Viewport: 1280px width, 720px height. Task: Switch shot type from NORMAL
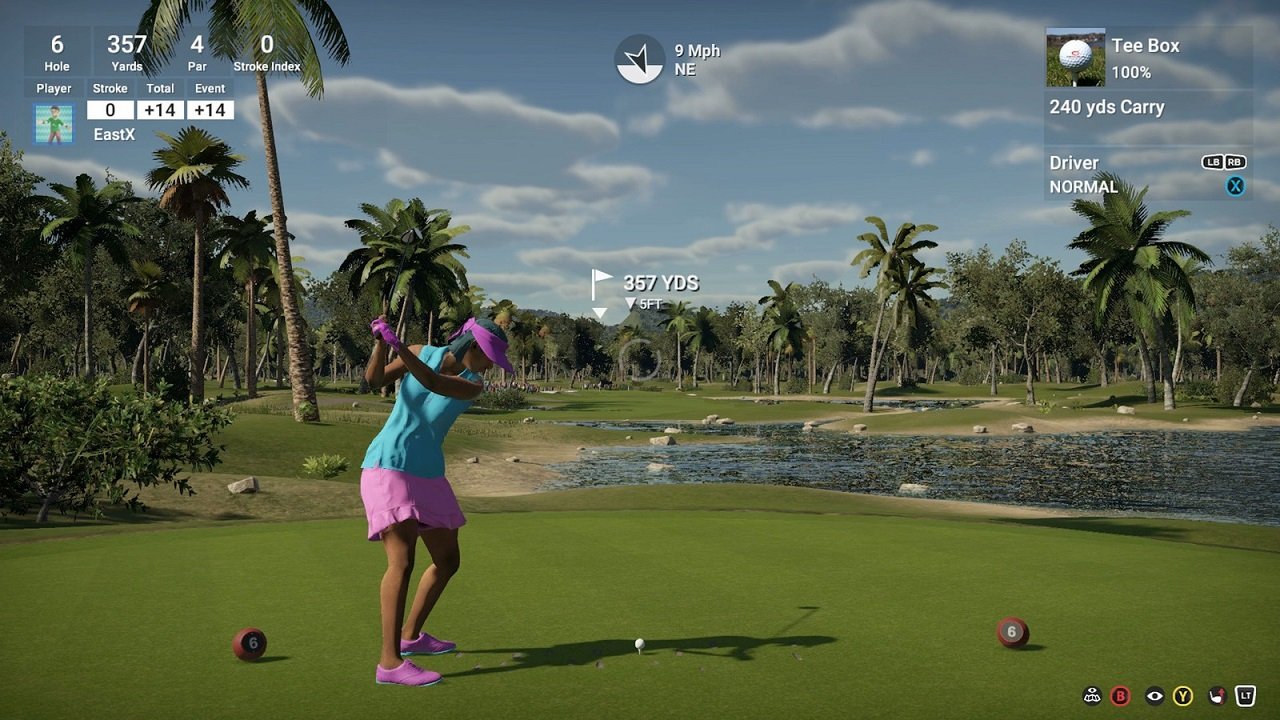[1084, 187]
